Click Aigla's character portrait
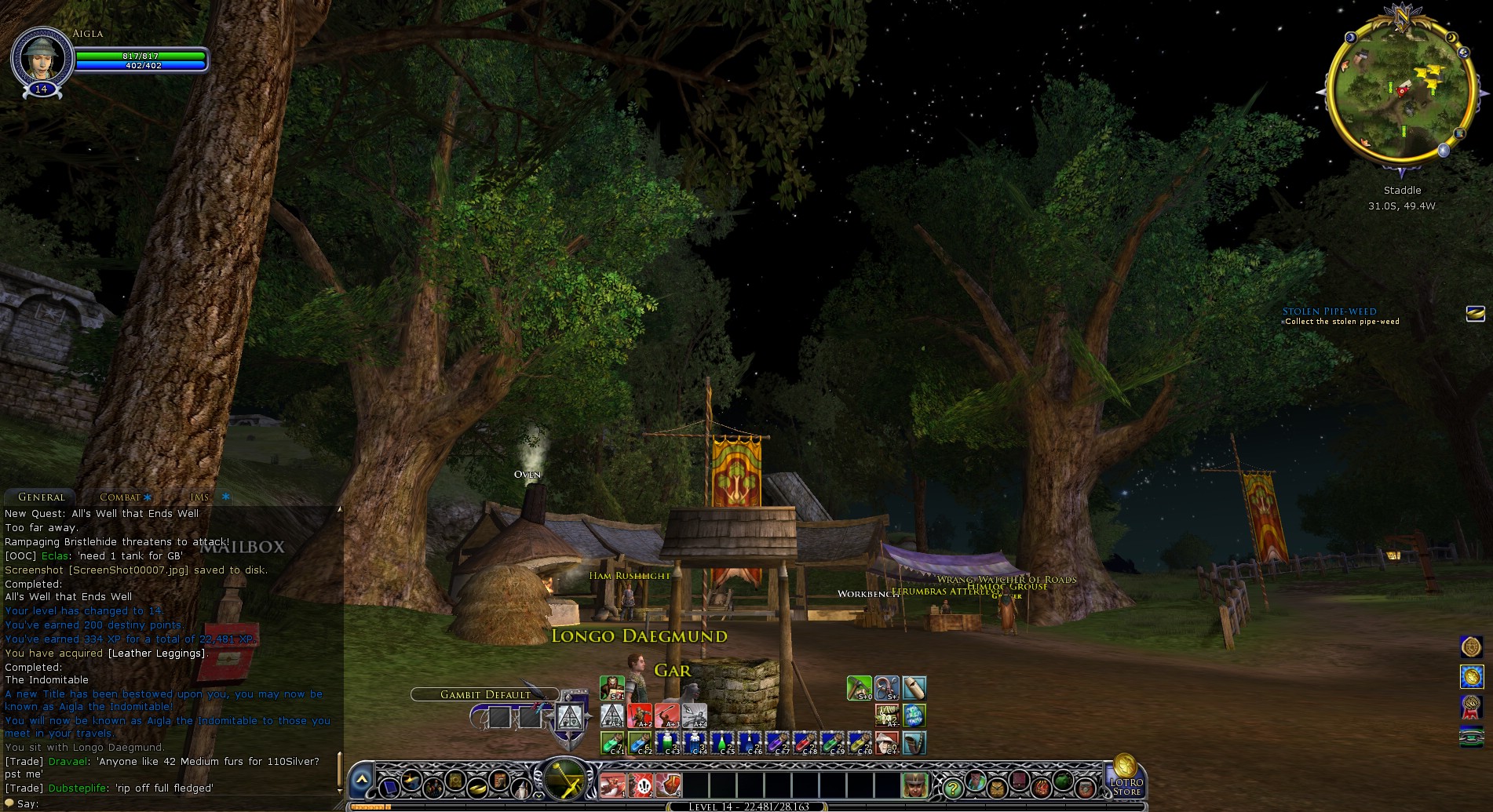Screen dimensions: 1493x812 (x=39, y=56)
